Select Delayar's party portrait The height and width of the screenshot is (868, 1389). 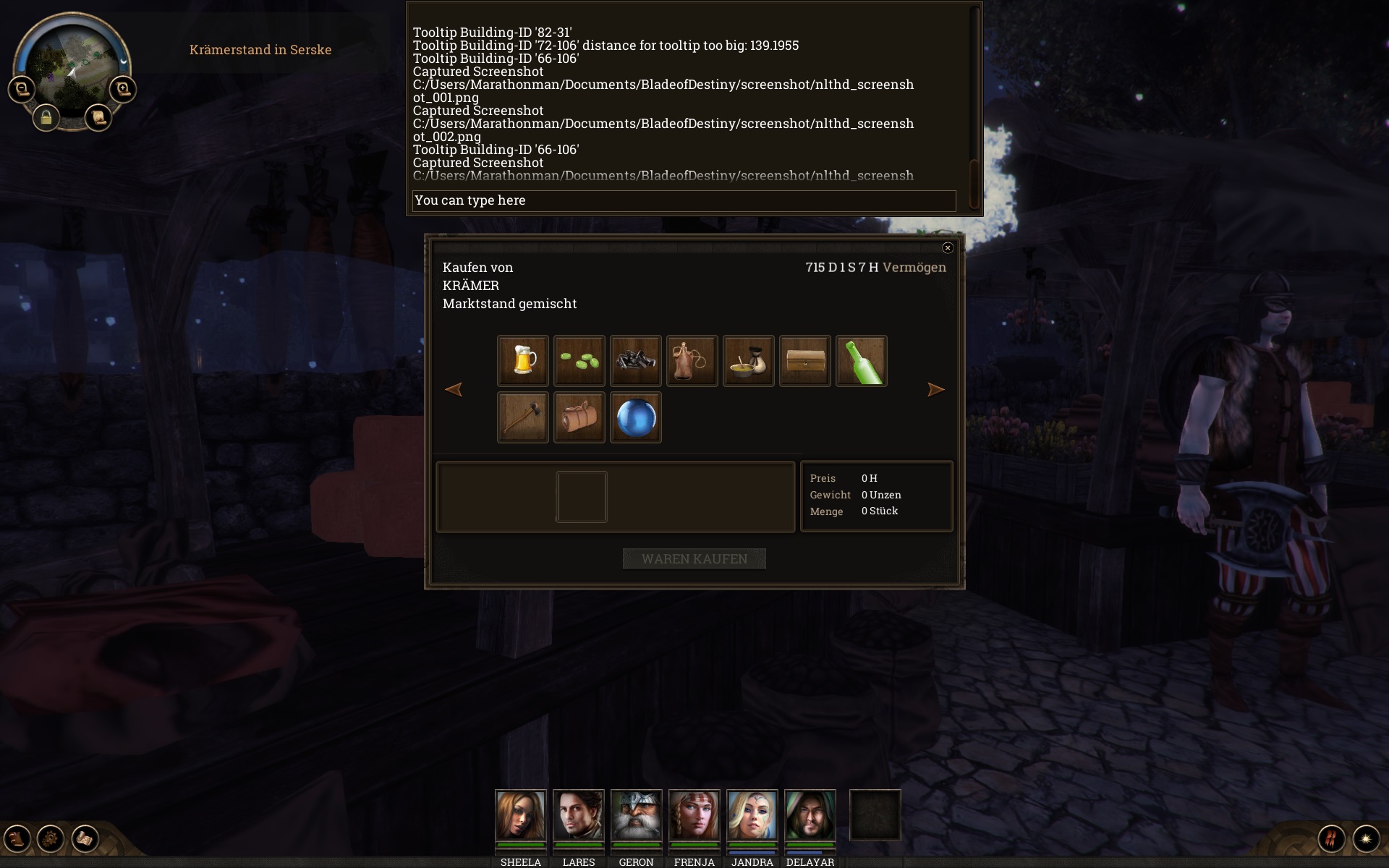point(810,815)
